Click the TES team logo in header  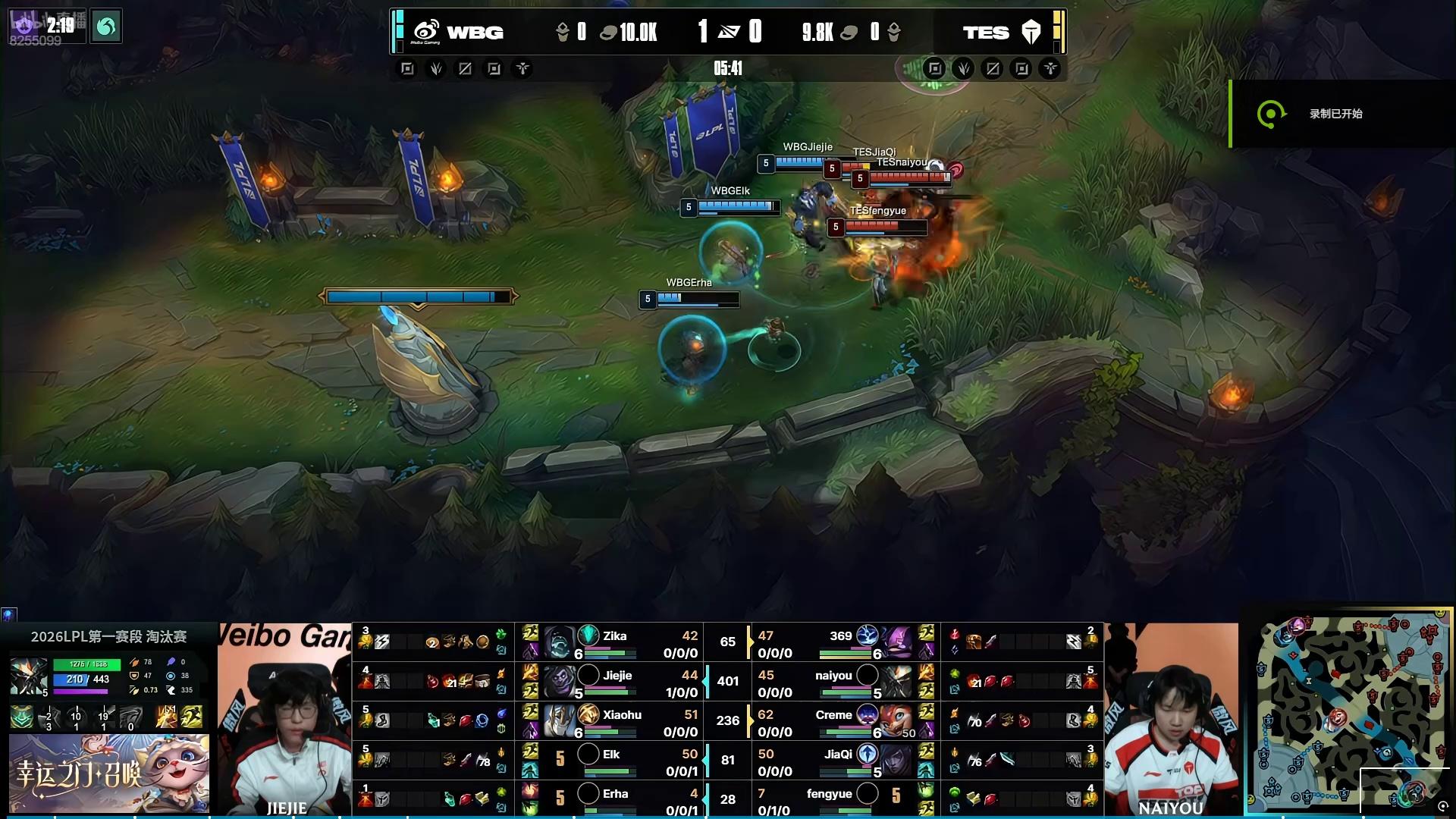pos(1031,32)
